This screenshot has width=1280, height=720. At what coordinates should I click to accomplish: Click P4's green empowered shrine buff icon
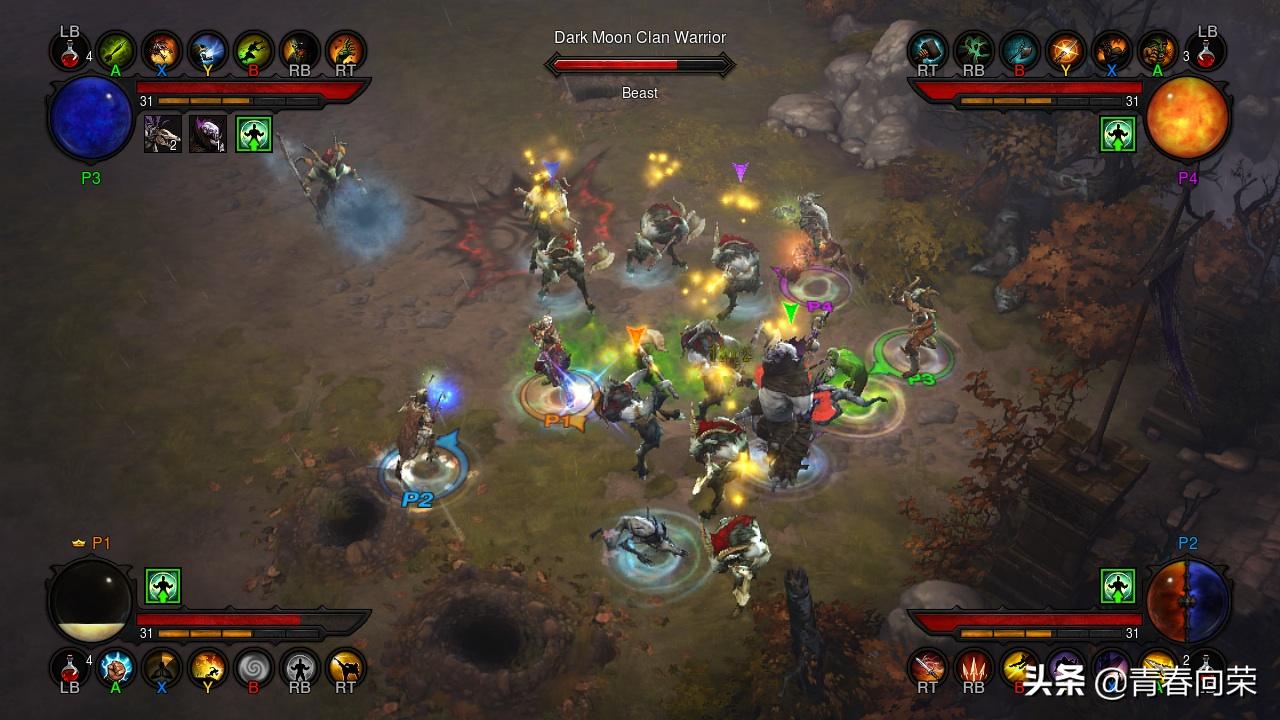(x=1117, y=134)
